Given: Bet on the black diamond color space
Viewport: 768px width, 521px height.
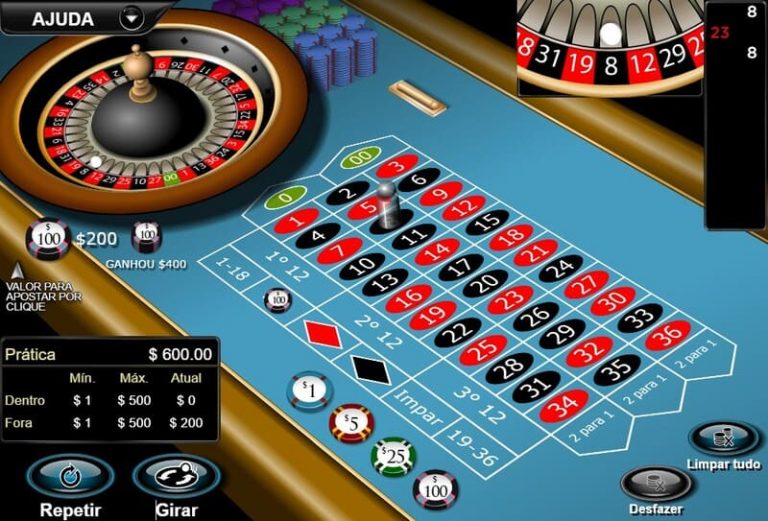Looking at the screenshot, I should pos(369,367).
